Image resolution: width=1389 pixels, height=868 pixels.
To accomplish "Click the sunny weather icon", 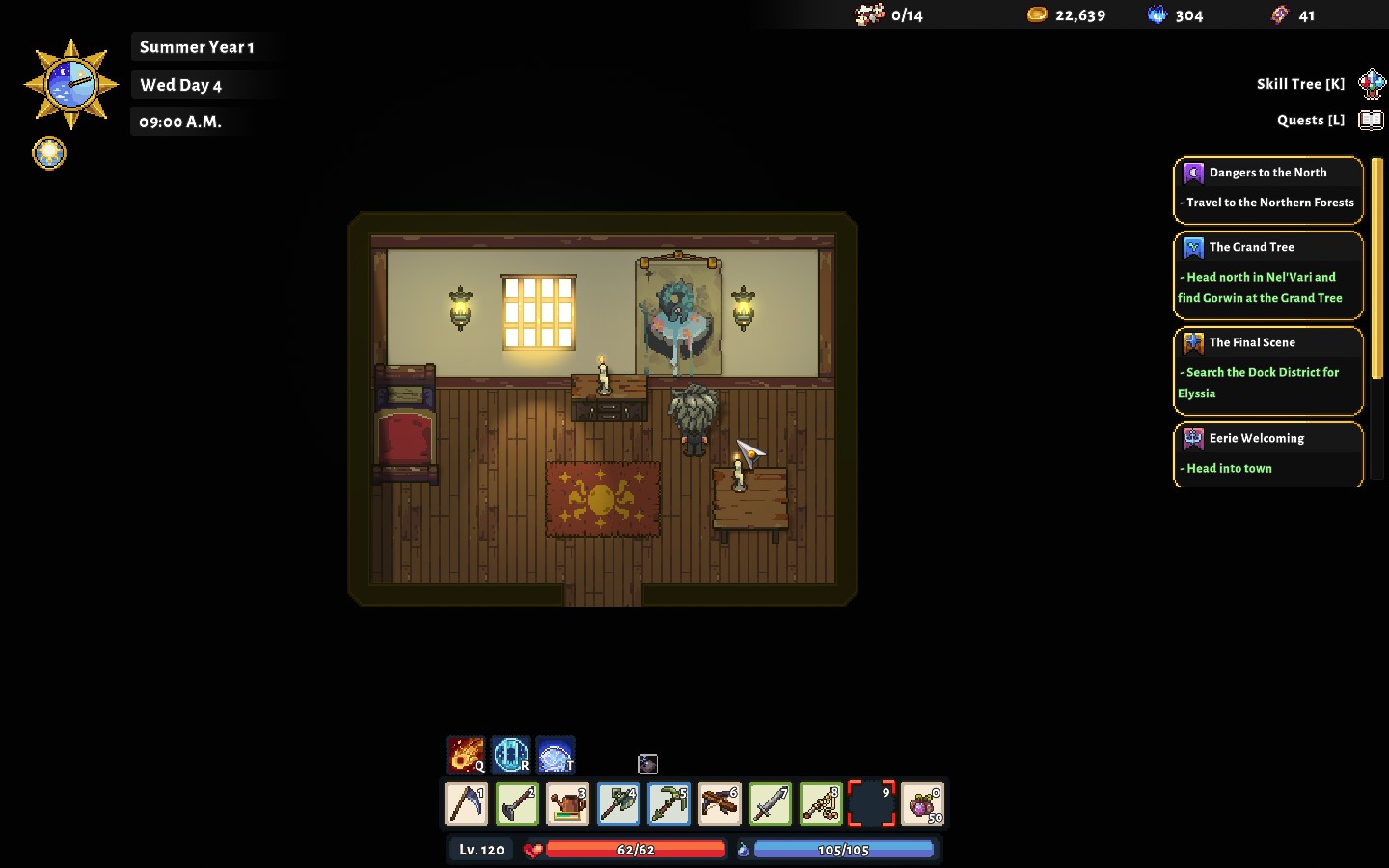I will (49, 152).
